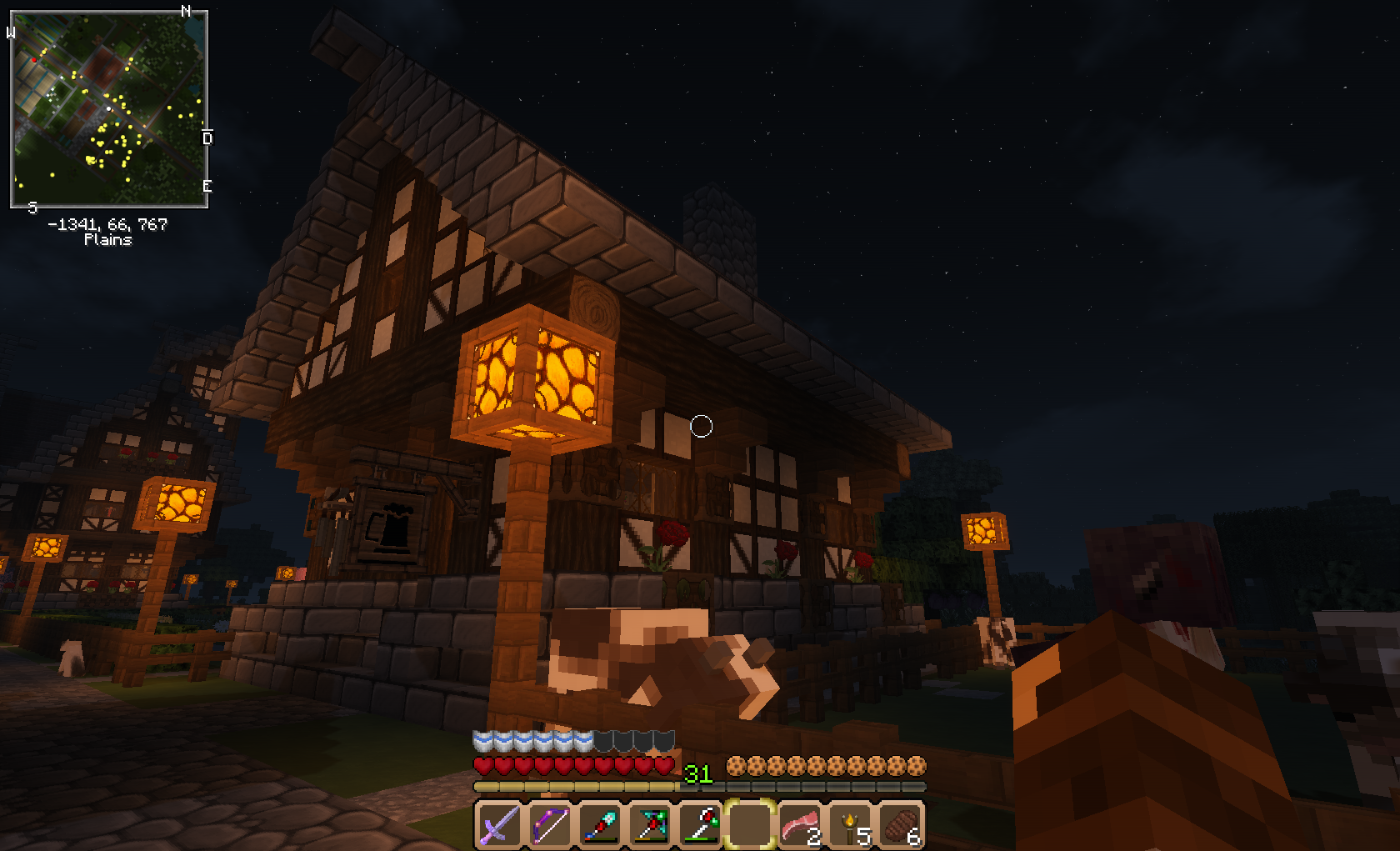Equip the diamond pickaxe from the hotbar
Viewport: 1400px width, 851px height.
point(650,825)
